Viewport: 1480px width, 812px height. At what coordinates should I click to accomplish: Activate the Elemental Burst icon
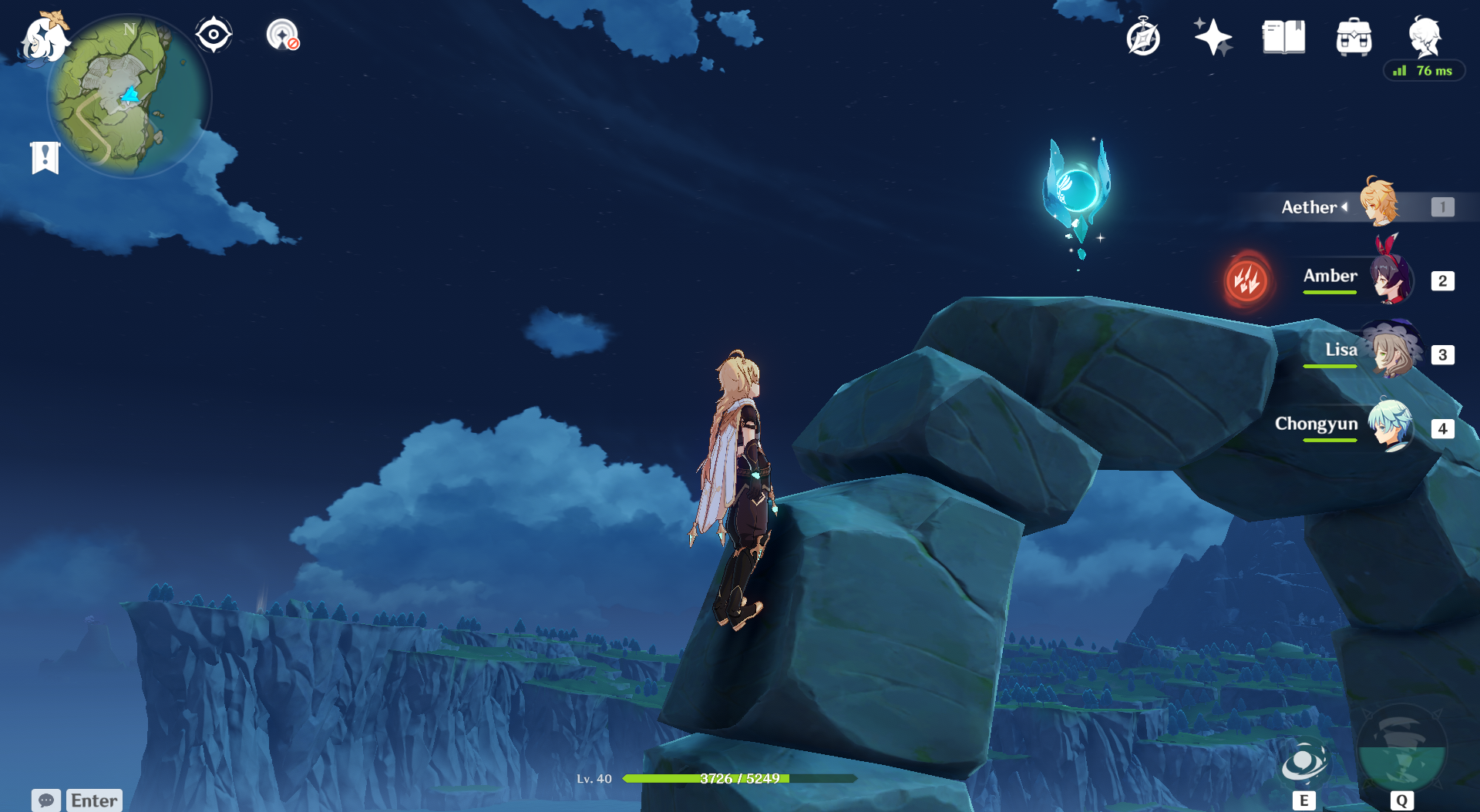1401,751
